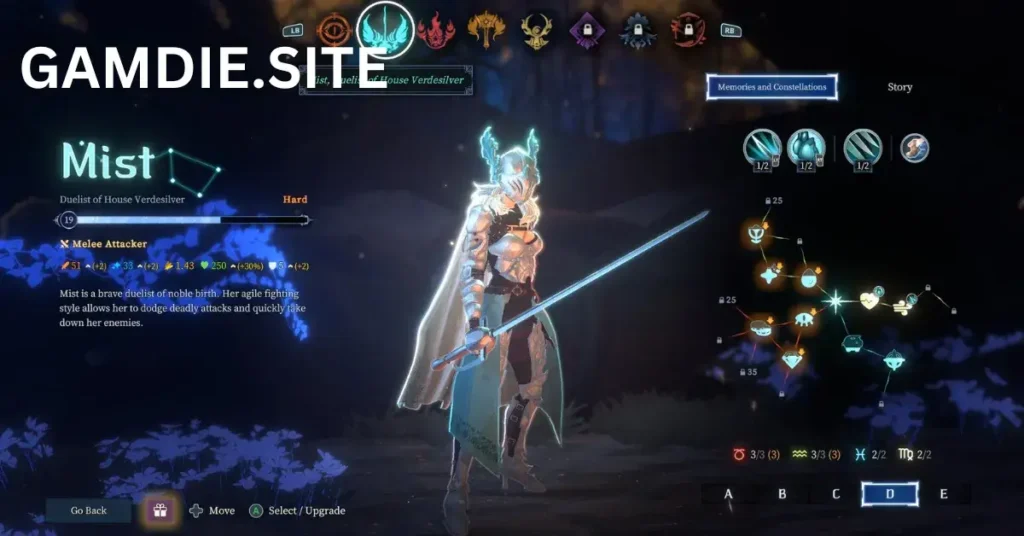Select the central star constellation node

click(x=834, y=300)
